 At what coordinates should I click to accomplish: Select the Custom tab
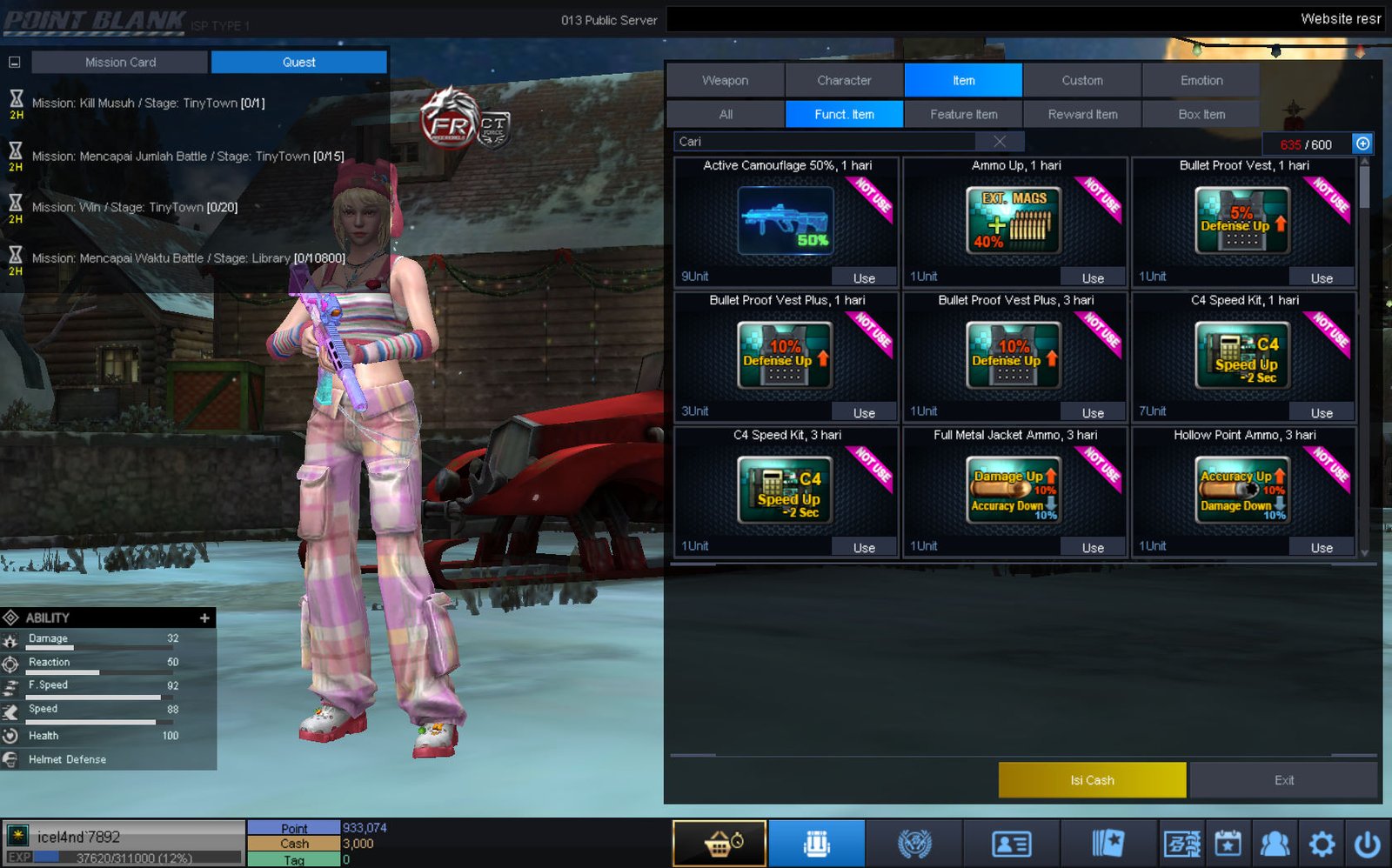pyautogui.click(x=1081, y=80)
